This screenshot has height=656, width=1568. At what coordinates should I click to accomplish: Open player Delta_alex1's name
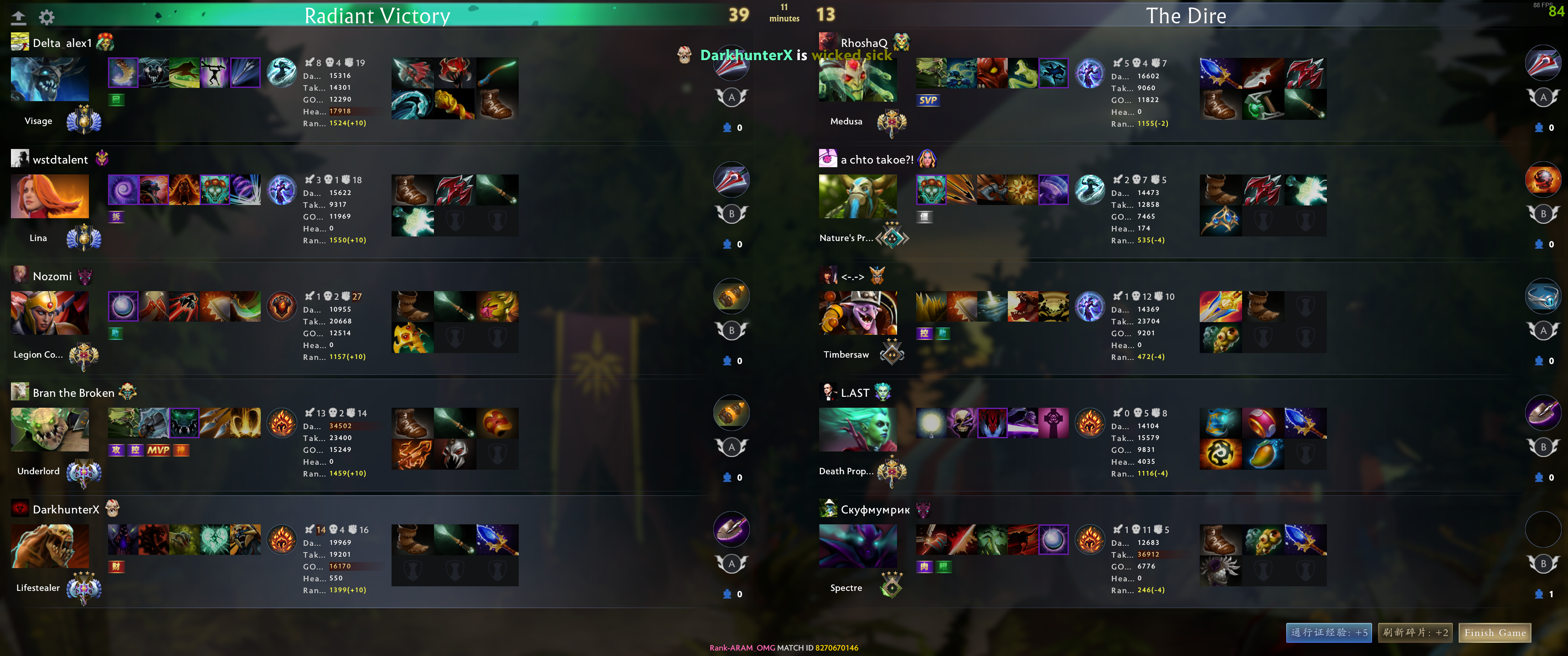click(x=62, y=43)
